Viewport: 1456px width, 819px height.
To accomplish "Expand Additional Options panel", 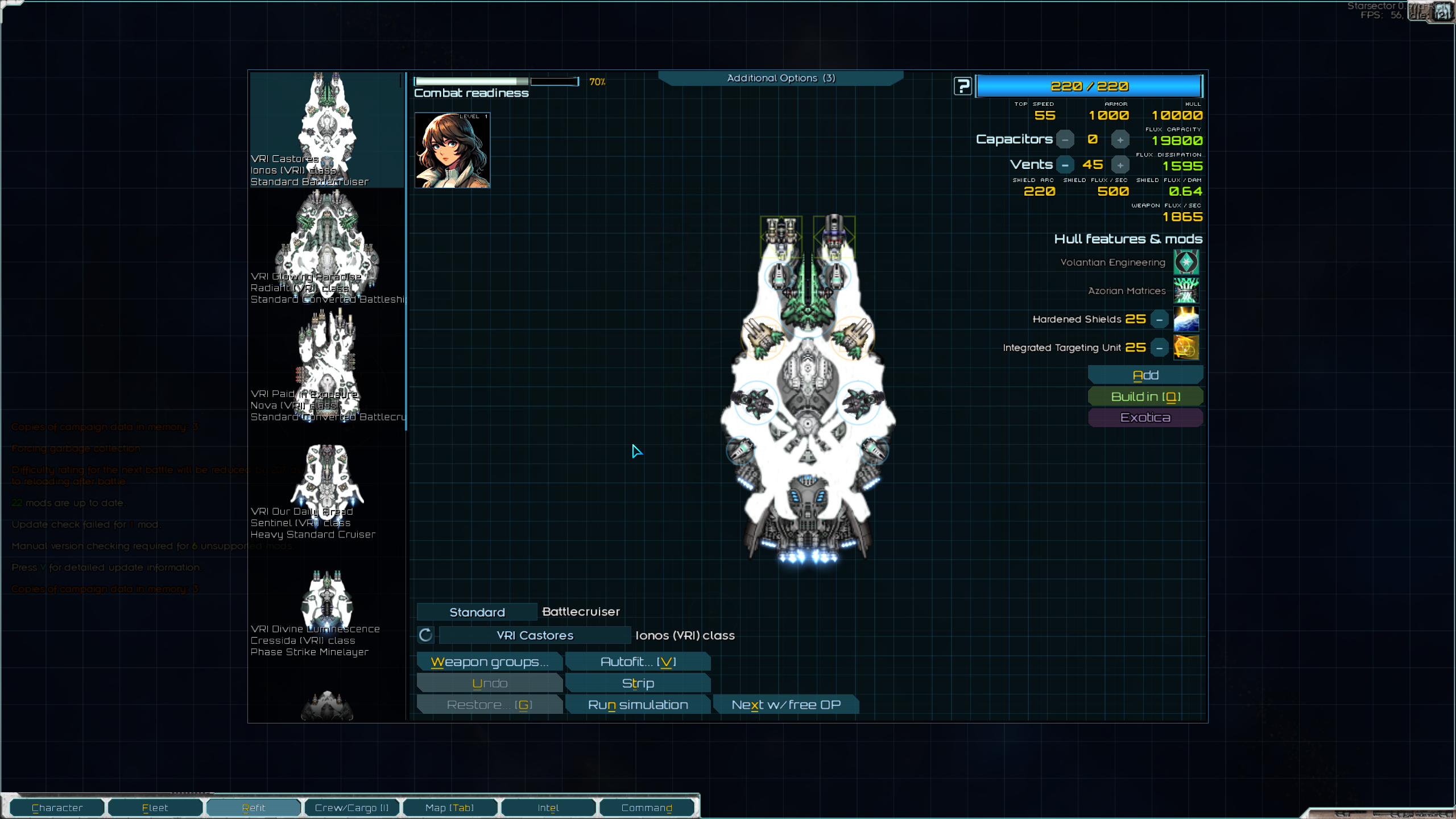I will point(780,78).
